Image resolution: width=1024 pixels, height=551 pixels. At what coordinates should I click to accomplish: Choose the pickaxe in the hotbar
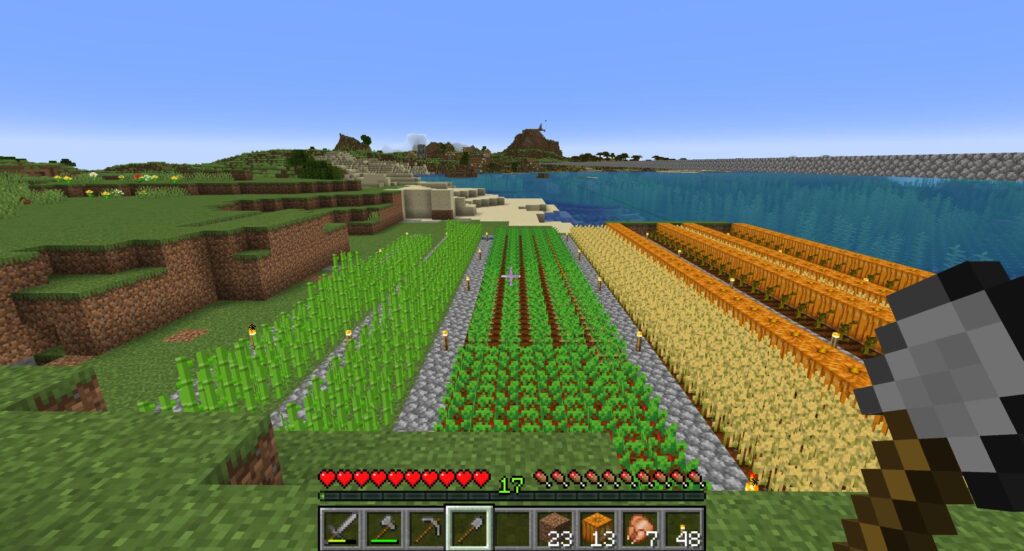pos(426,528)
